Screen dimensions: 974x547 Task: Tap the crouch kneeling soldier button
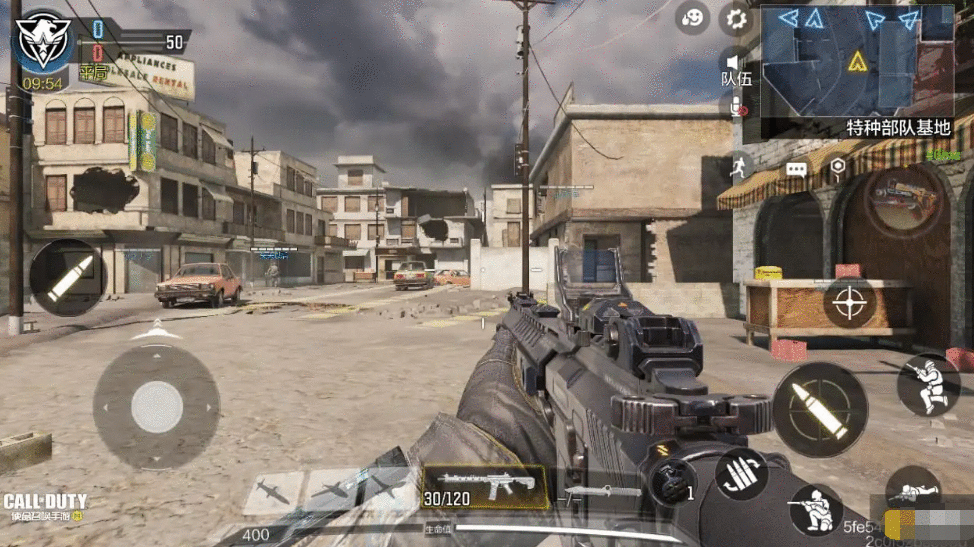816,510
